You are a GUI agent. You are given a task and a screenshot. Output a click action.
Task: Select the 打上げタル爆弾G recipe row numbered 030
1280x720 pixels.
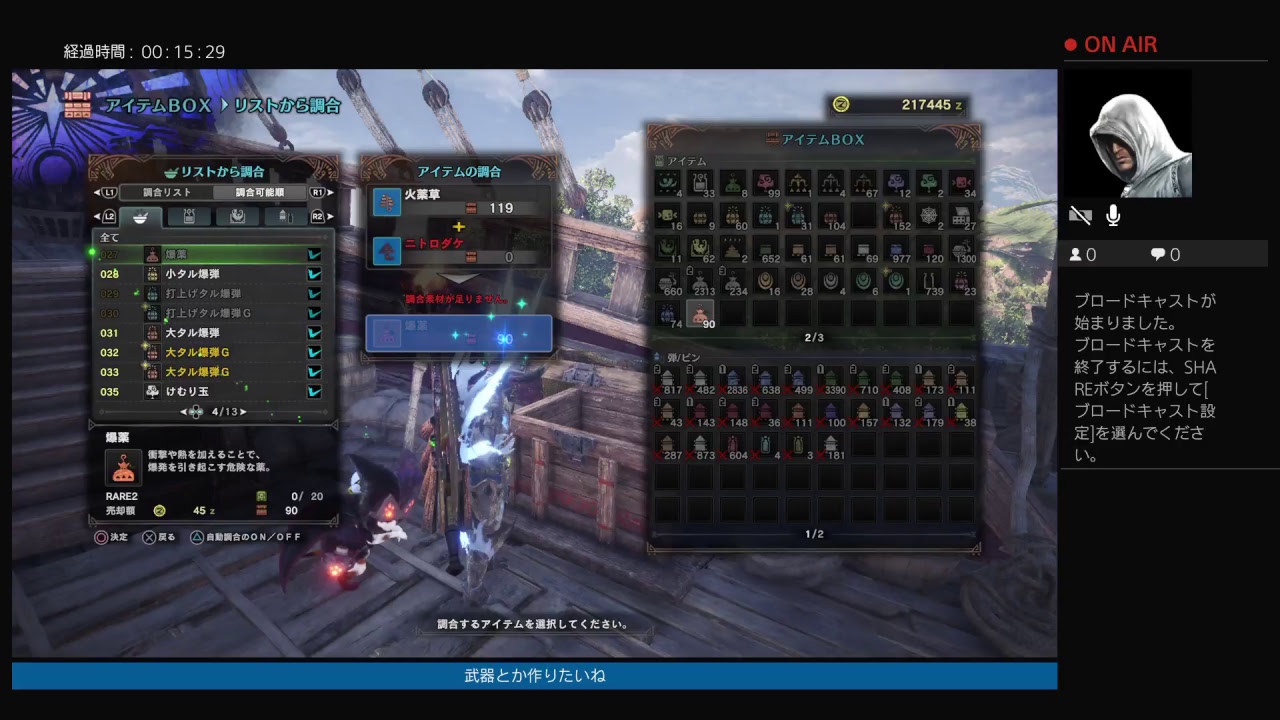[210, 313]
